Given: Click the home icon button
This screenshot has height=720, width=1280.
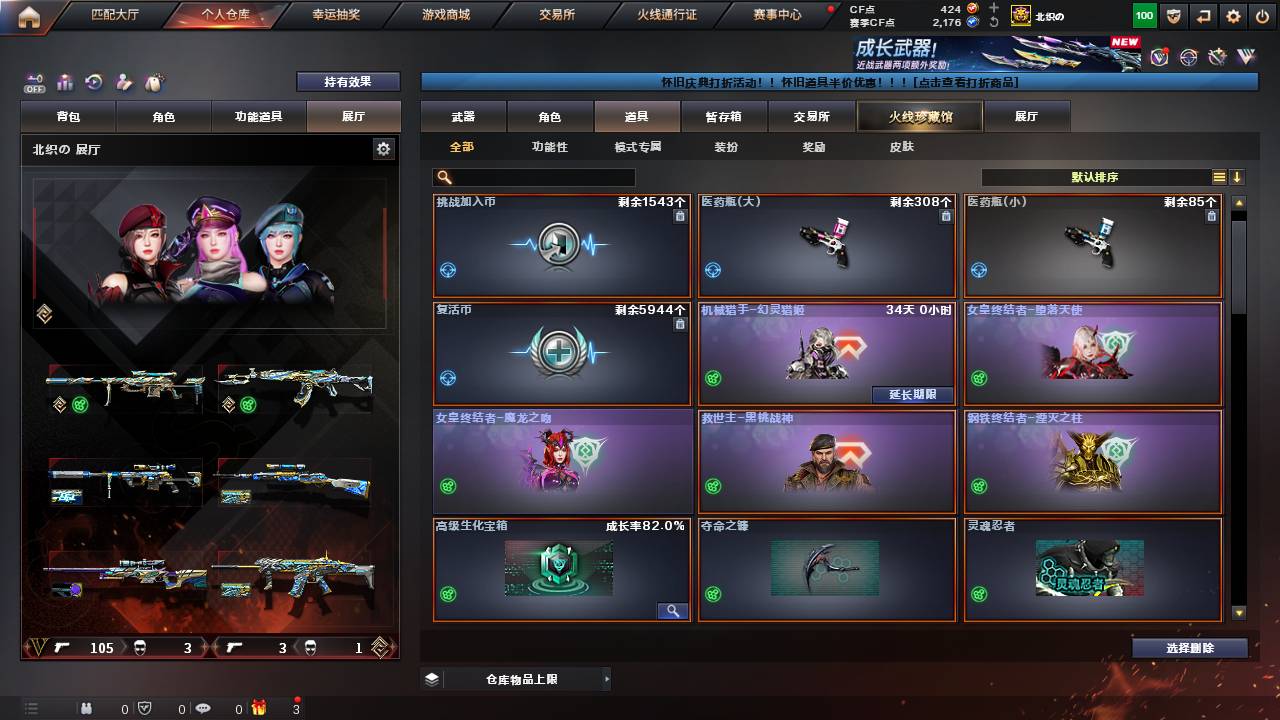Looking at the screenshot, I should pos(29,16).
